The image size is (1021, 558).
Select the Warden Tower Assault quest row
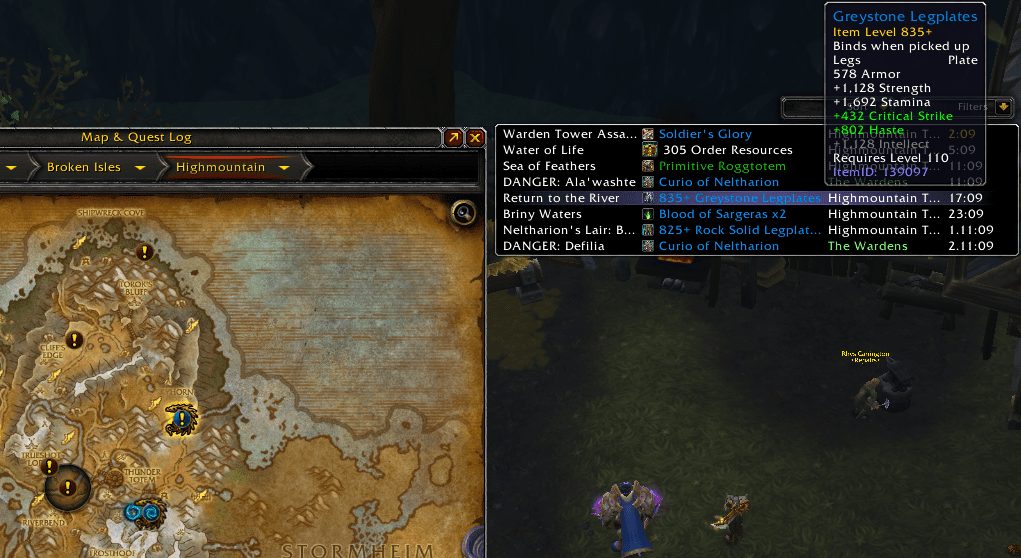pyautogui.click(x=569, y=134)
